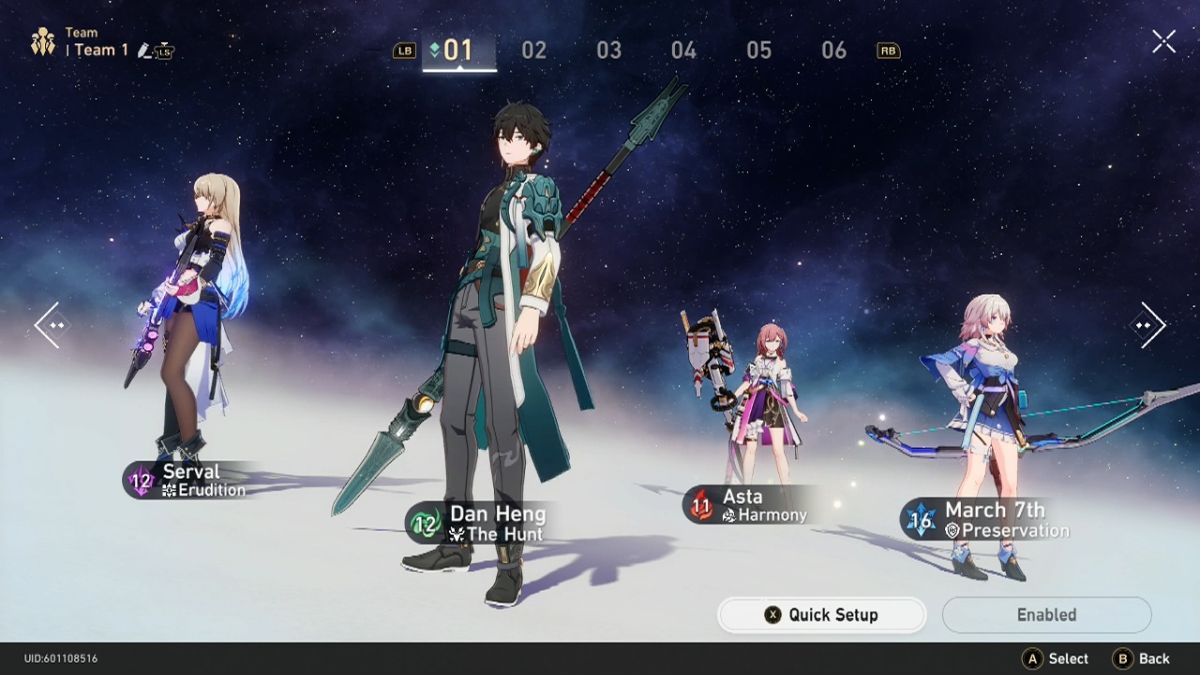Open Quick Setup for the team

[x=822, y=615]
